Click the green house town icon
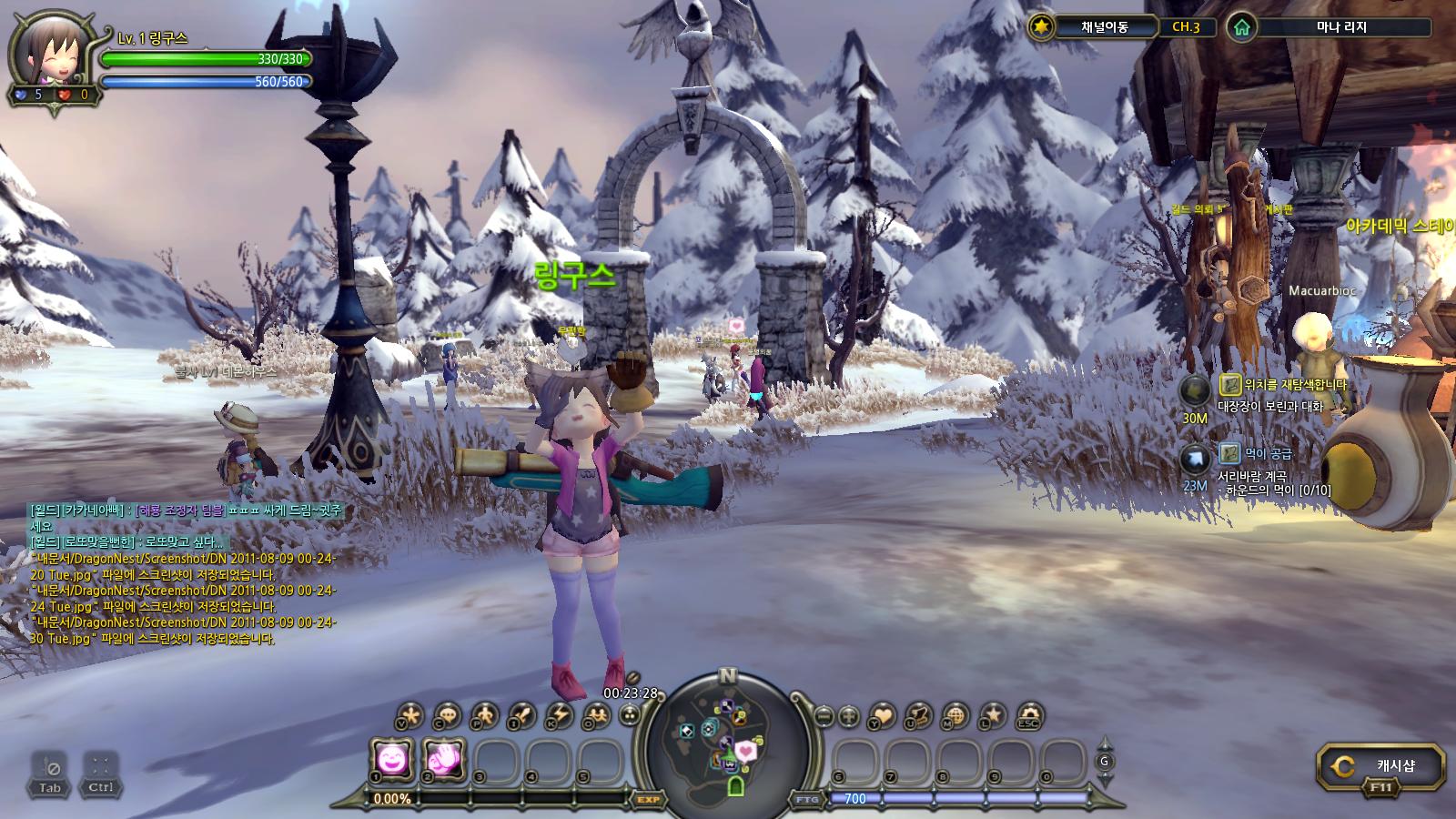The height and width of the screenshot is (819, 1456). tap(1241, 27)
